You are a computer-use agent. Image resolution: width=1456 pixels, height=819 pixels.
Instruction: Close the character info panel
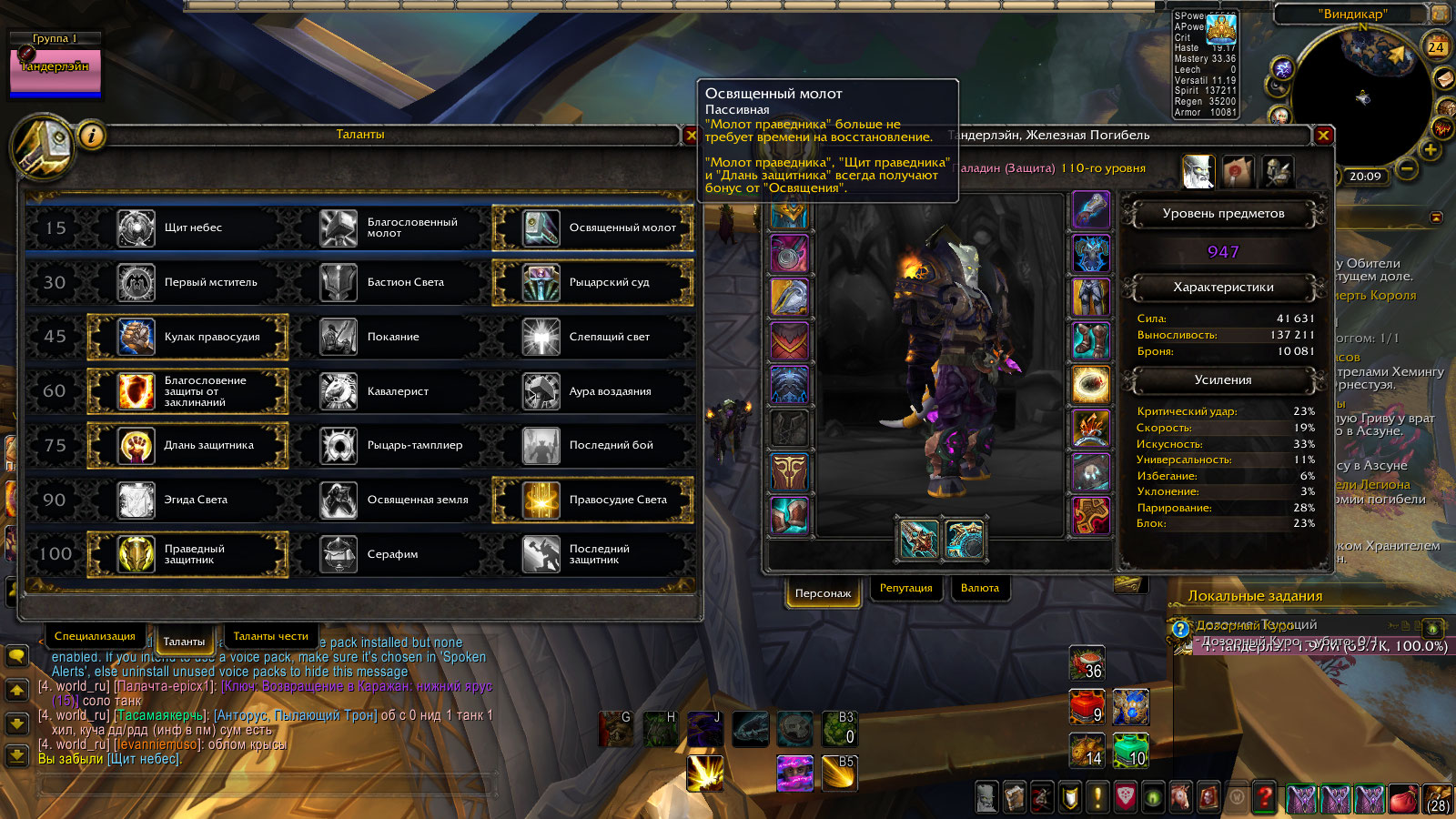pos(1323,136)
